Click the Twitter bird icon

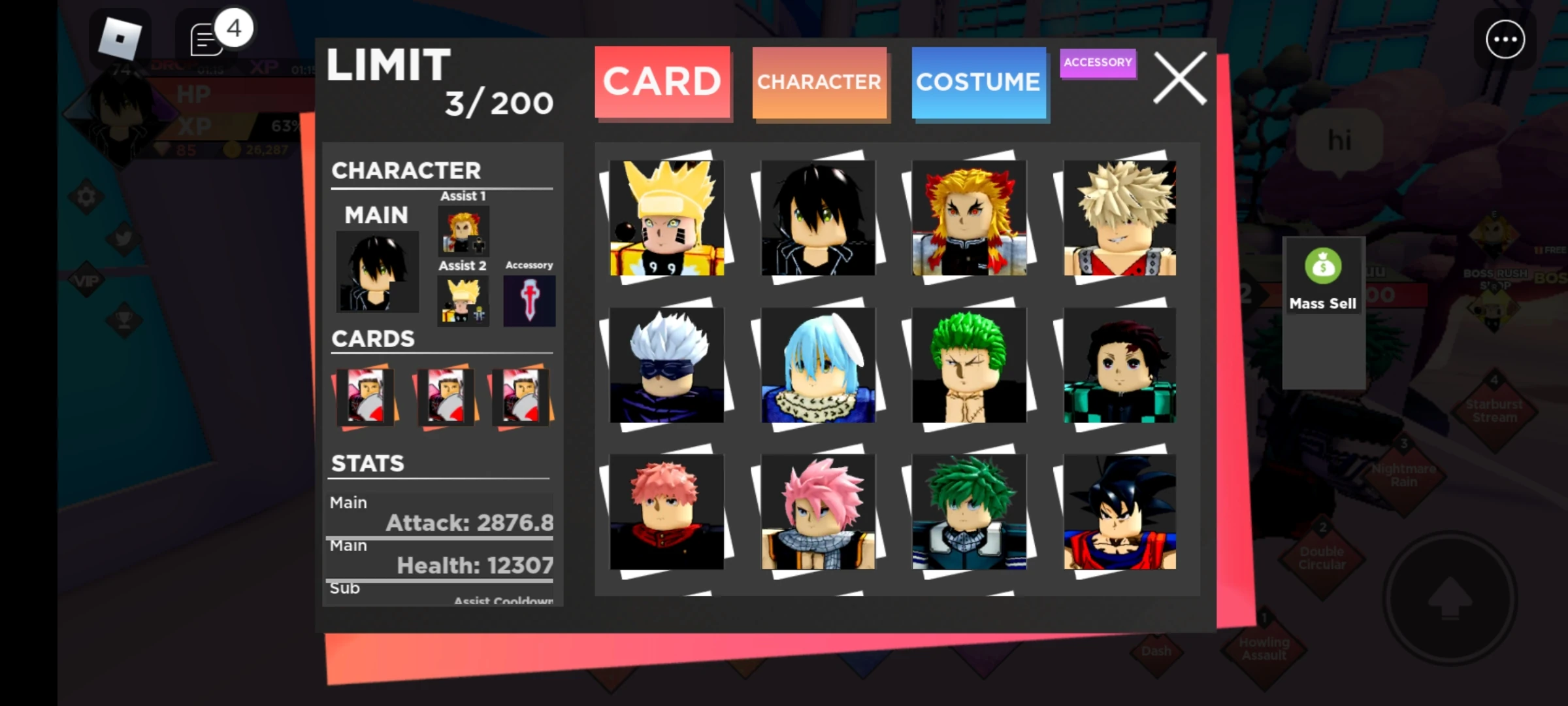click(123, 239)
